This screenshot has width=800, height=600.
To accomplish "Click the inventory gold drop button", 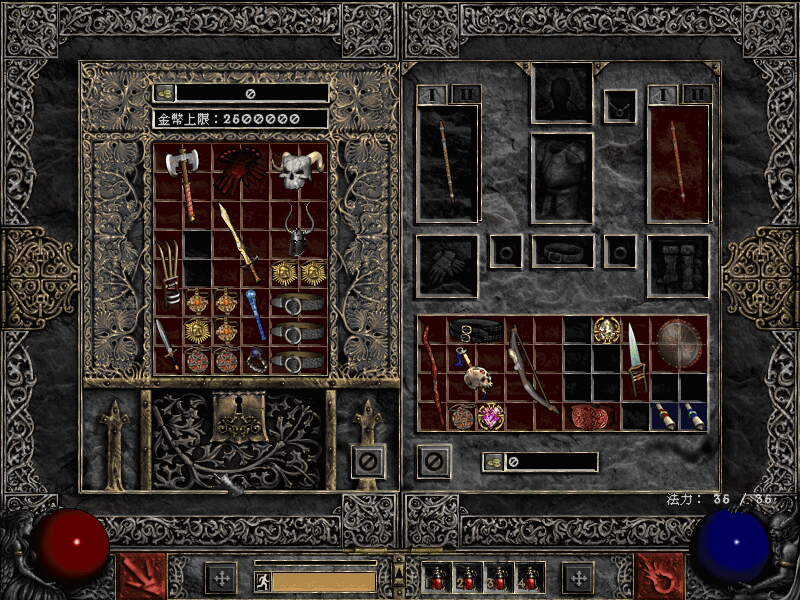I will (x=494, y=462).
